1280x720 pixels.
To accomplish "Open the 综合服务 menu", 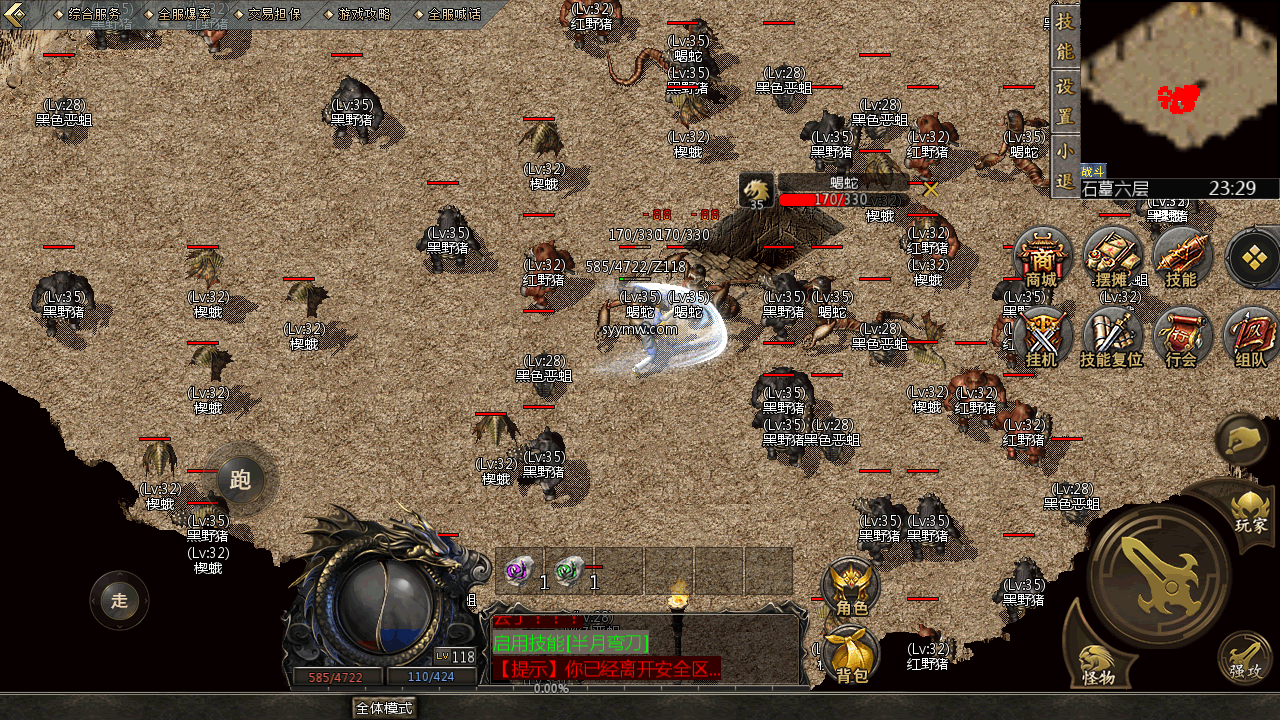I will [x=94, y=14].
